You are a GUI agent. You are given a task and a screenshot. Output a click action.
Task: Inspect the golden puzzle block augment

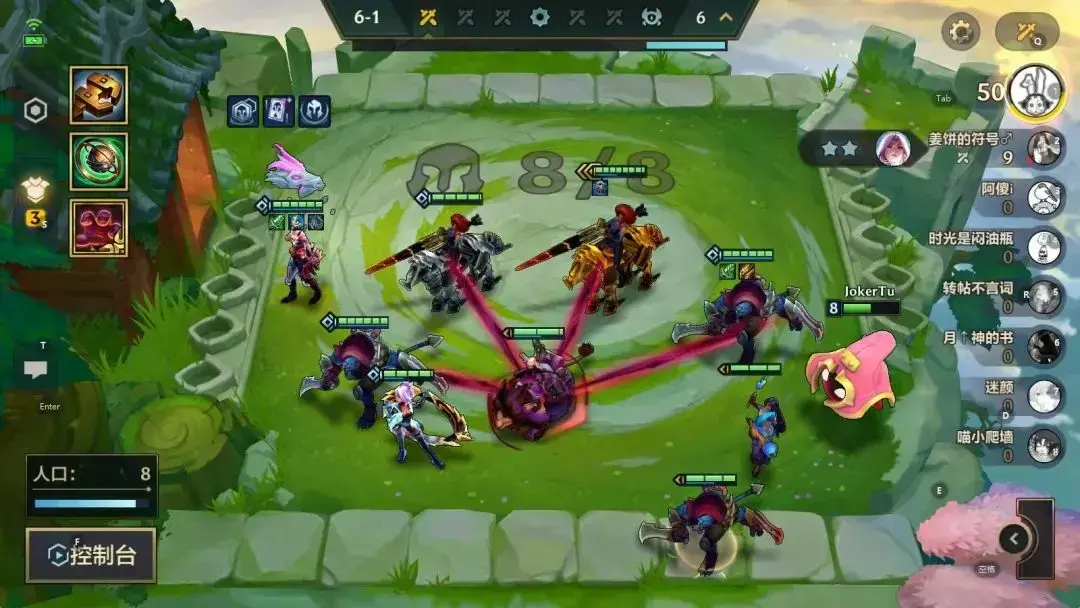[98, 95]
